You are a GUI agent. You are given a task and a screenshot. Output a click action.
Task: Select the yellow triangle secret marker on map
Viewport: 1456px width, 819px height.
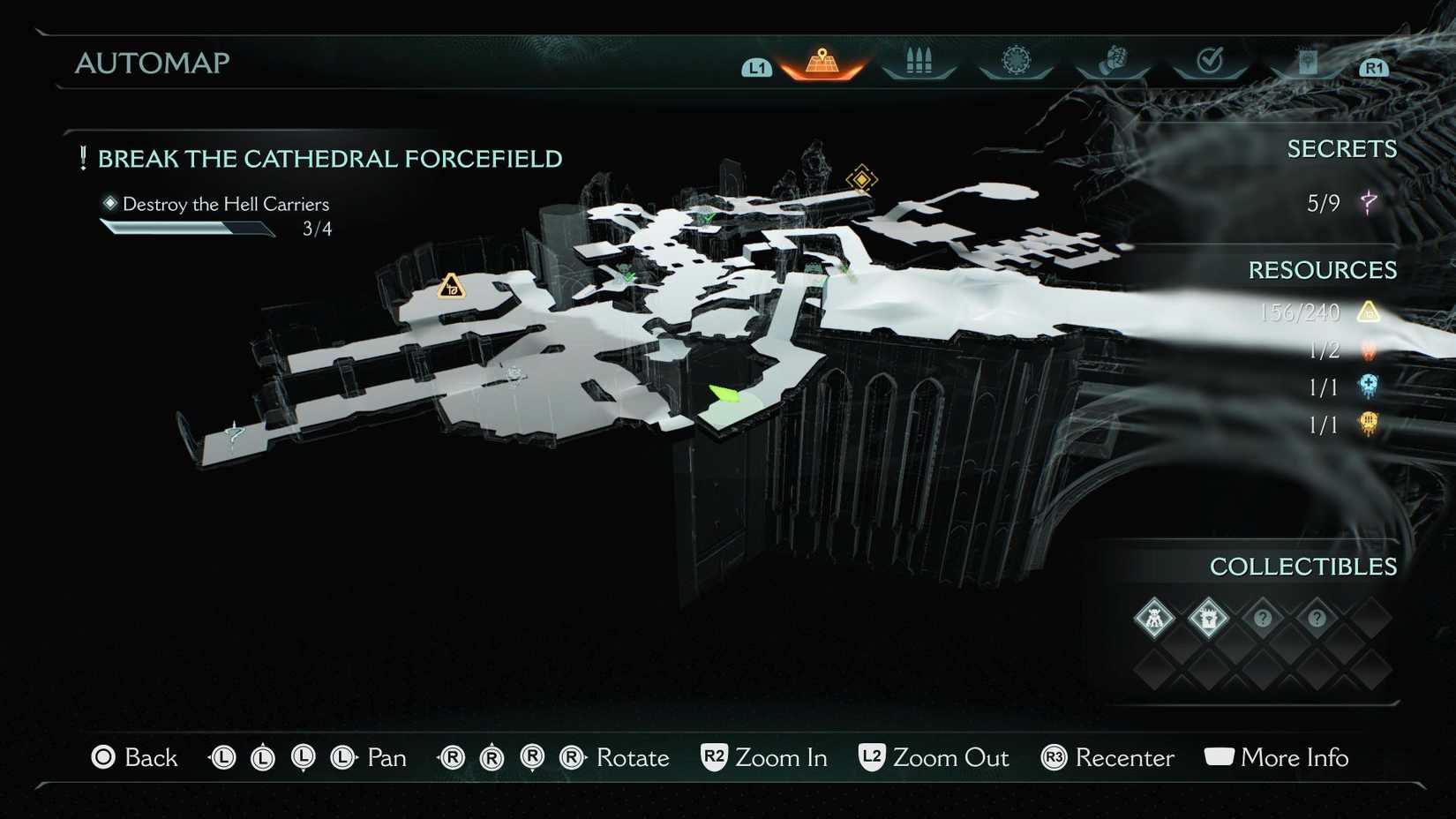450,288
